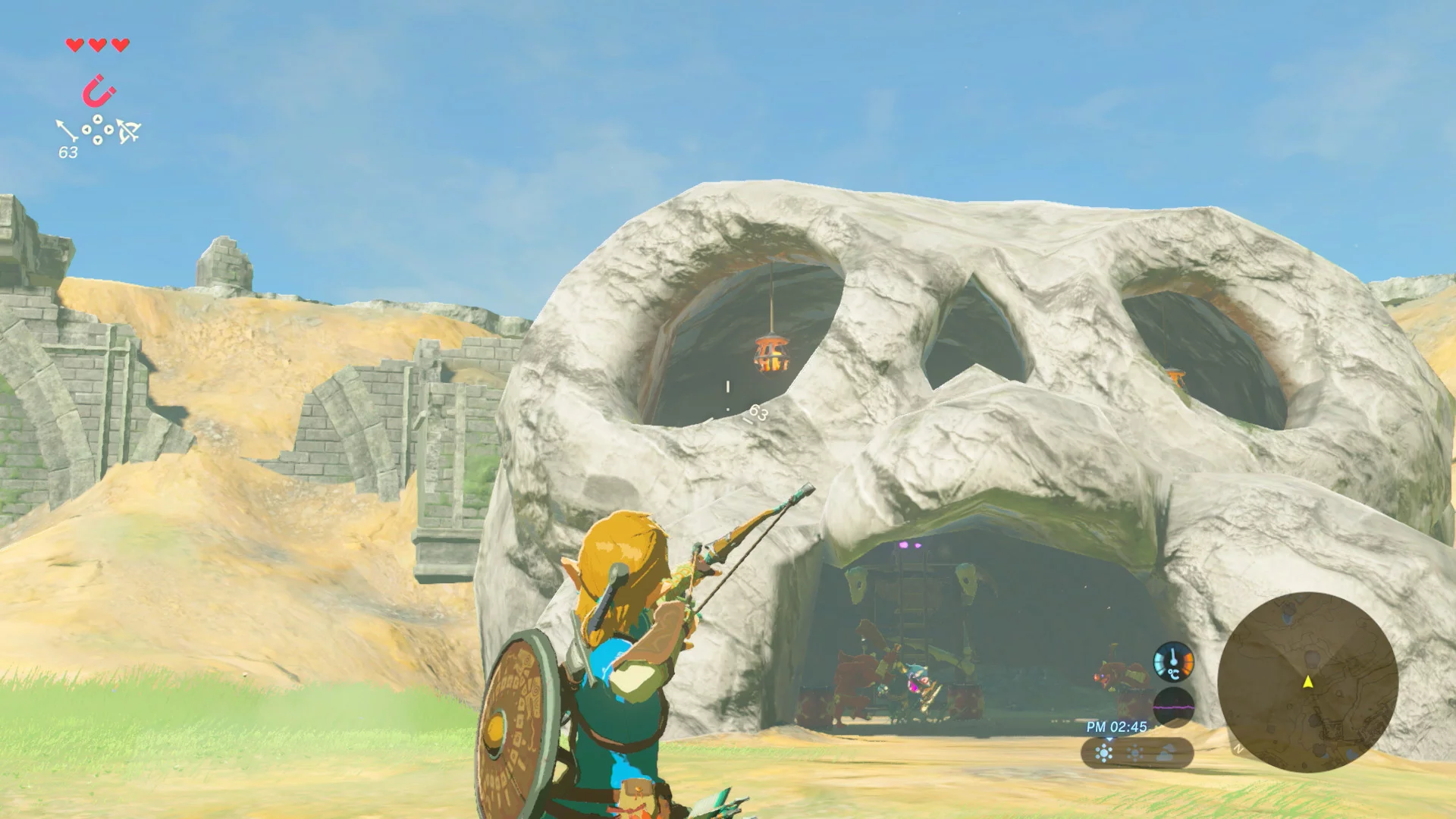Click the arrow count showing 63
Screen dimensions: 1456x819
tap(67, 152)
